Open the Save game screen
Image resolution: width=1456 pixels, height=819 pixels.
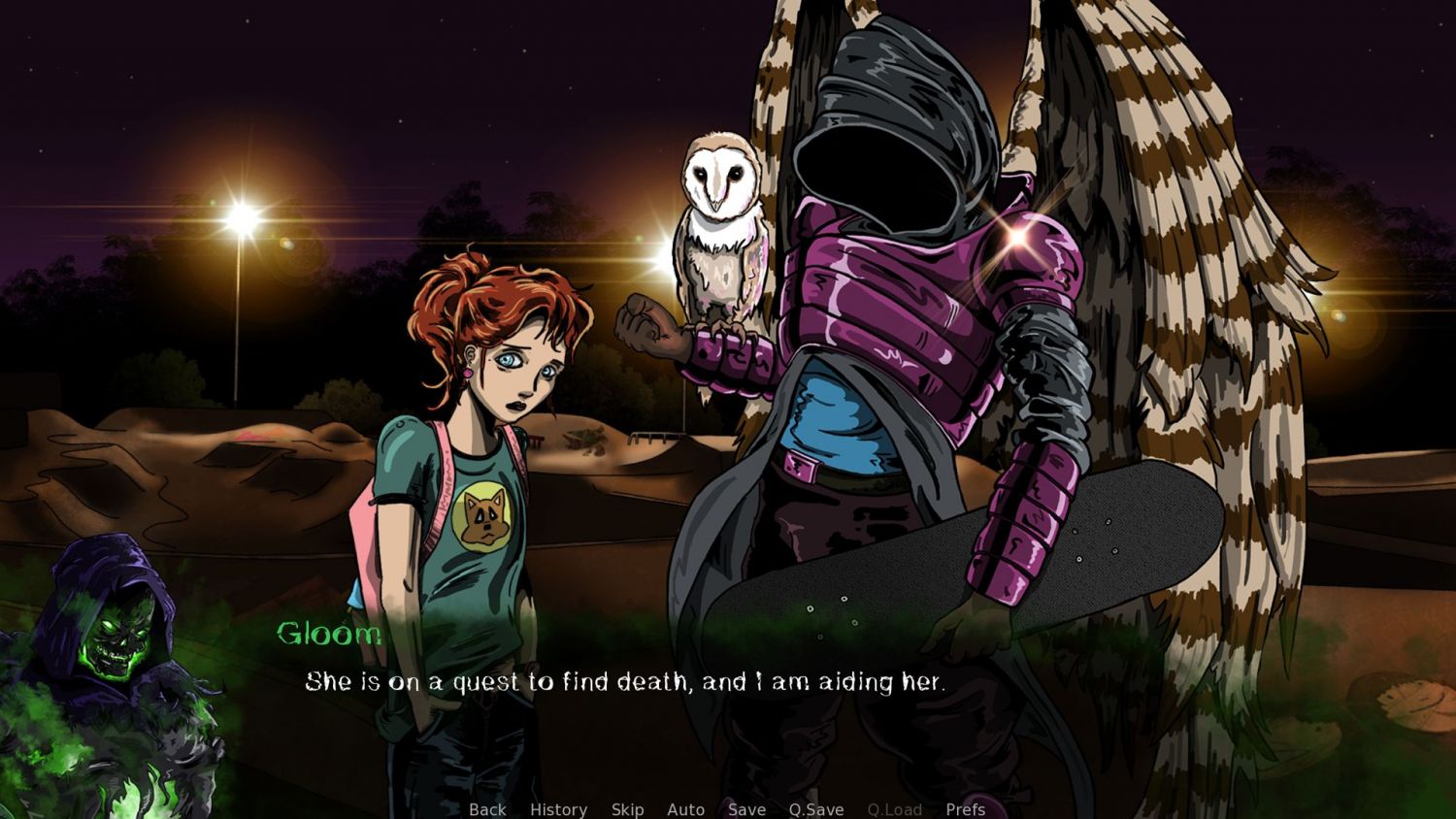click(x=746, y=809)
